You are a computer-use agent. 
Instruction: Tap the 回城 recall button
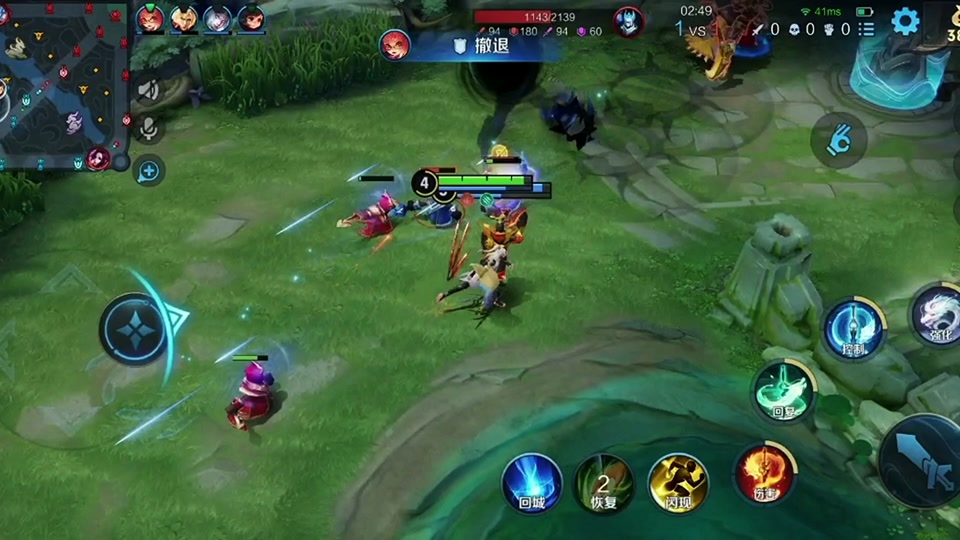(x=530, y=482)
